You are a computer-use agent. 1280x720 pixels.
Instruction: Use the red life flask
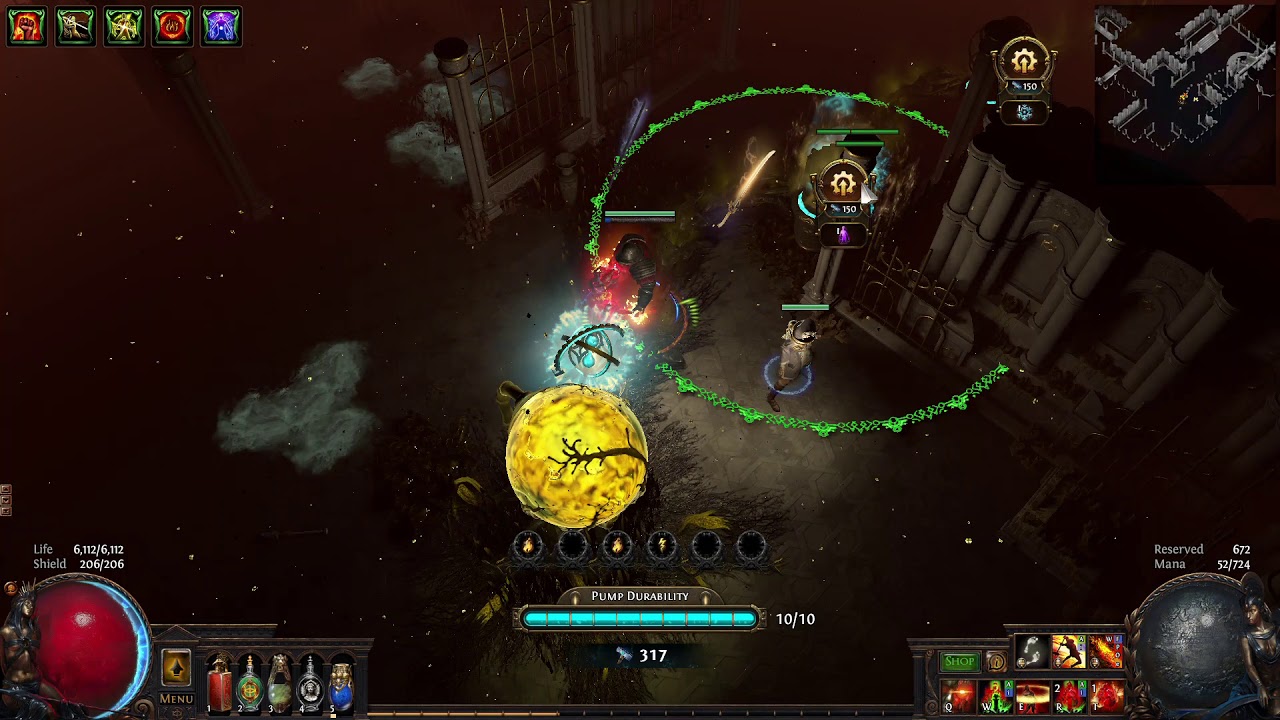[x=219, y=684]
